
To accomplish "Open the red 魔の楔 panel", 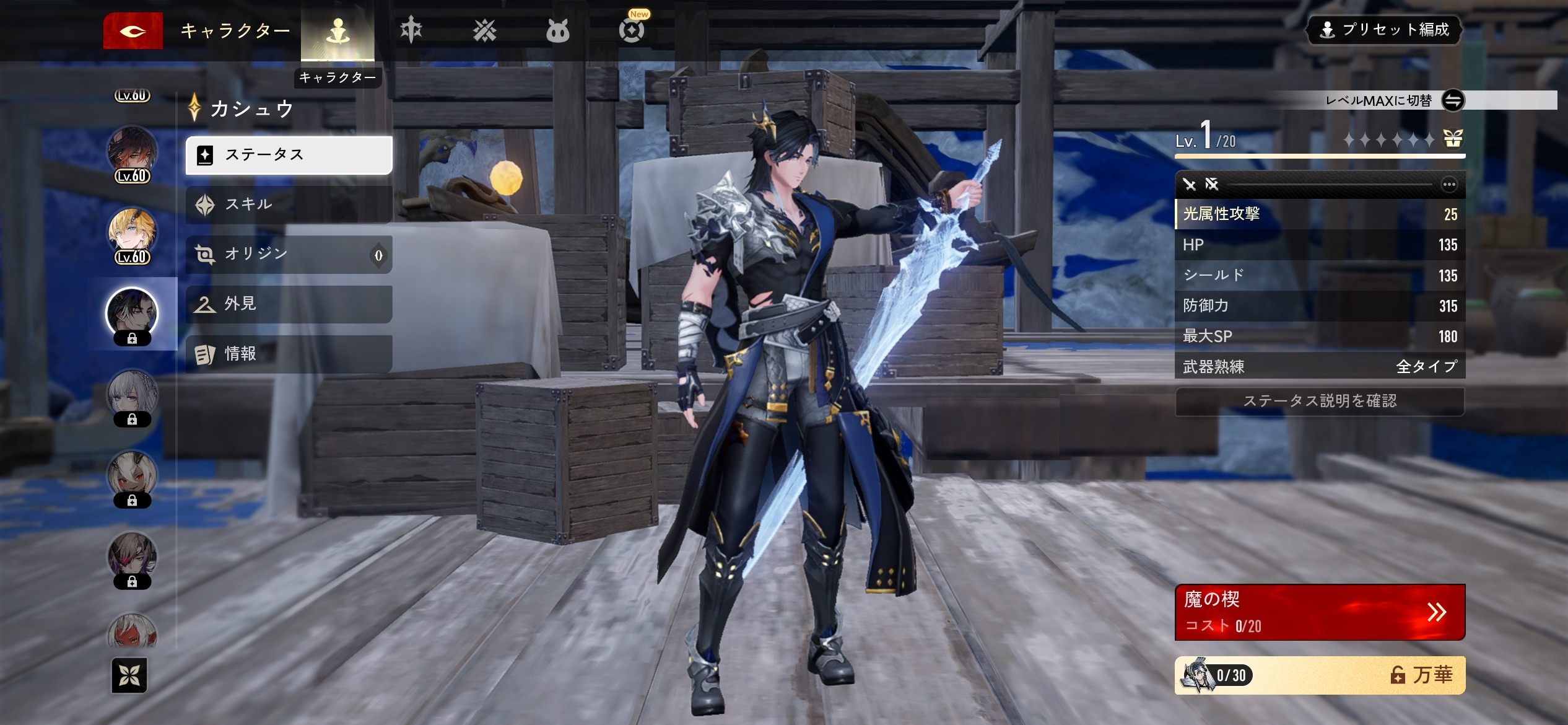I will (1320, 612).
